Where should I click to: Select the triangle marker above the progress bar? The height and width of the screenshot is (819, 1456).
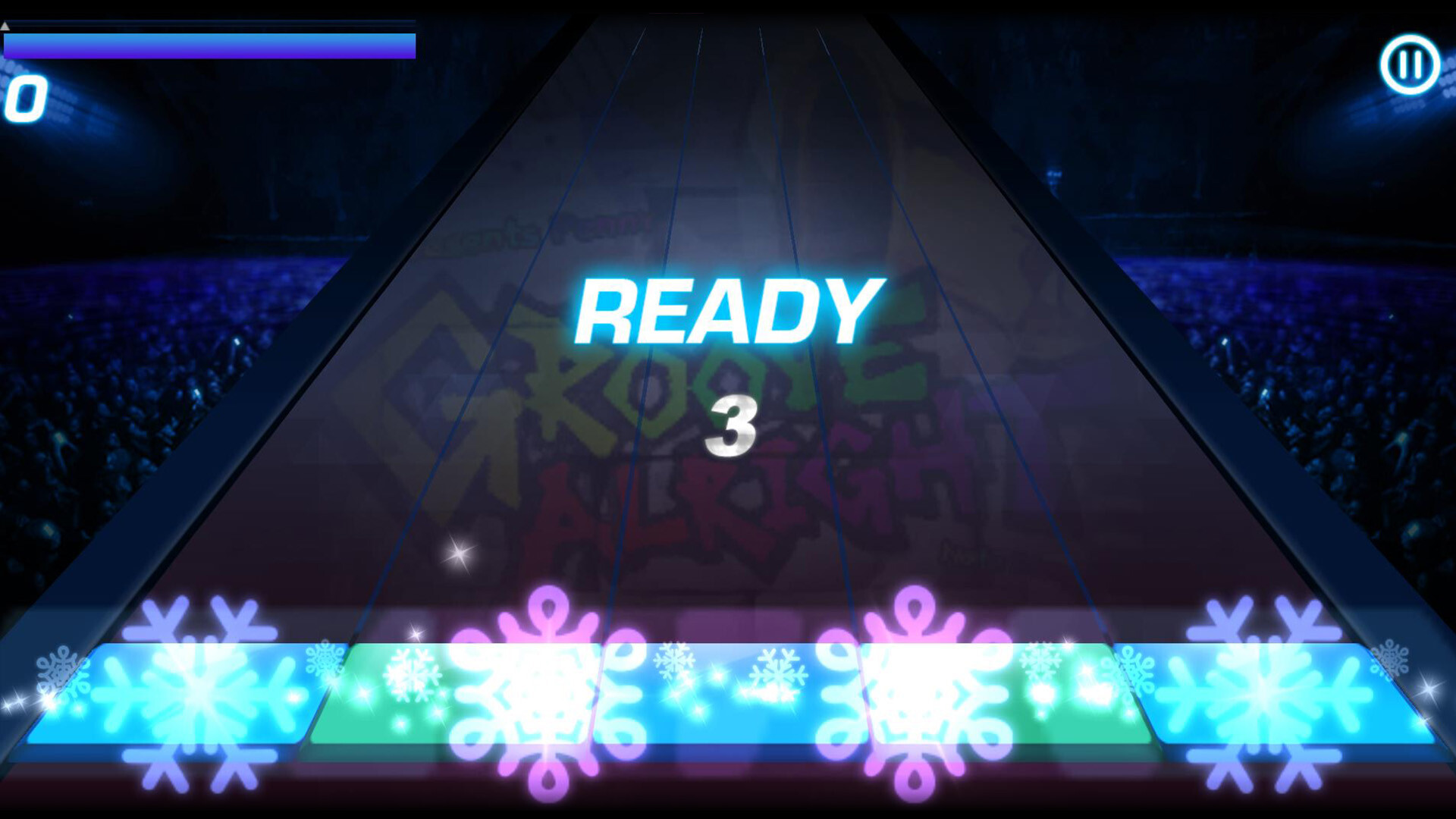(x=6, y=26)
